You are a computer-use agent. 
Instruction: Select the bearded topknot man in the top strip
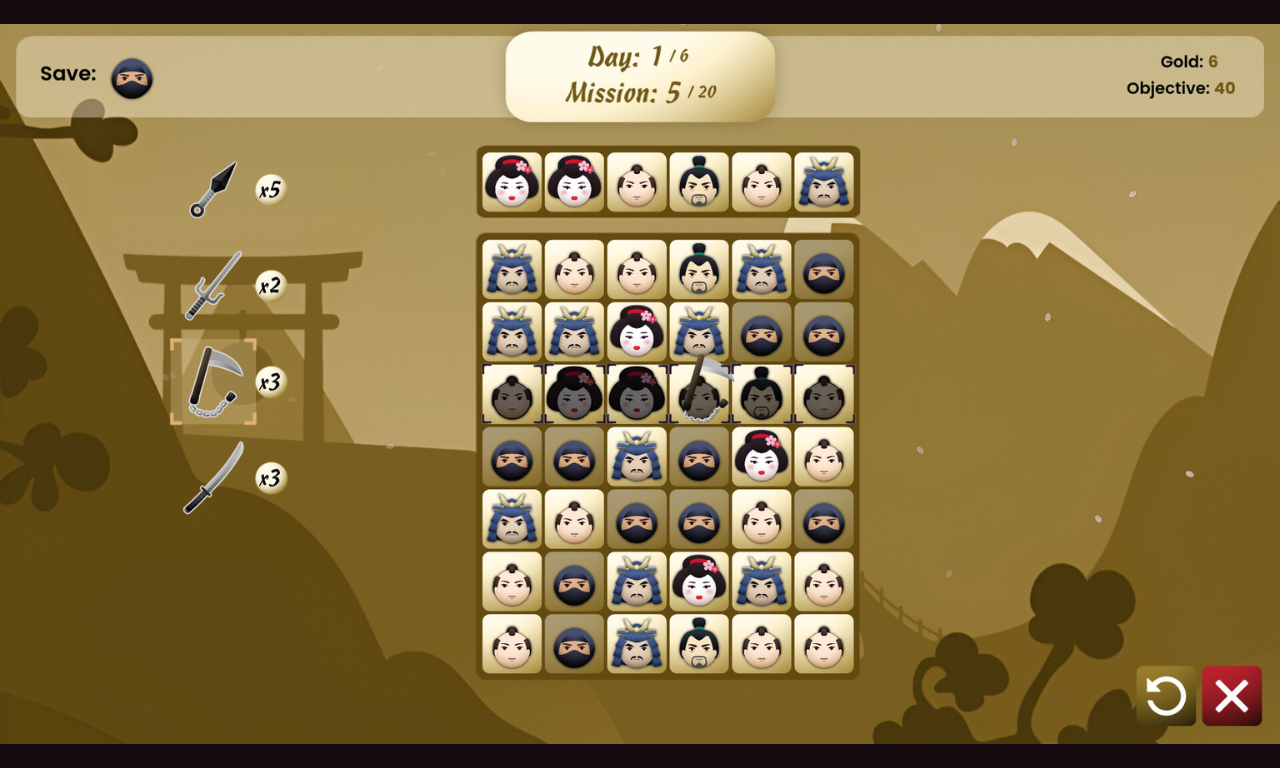699,182
